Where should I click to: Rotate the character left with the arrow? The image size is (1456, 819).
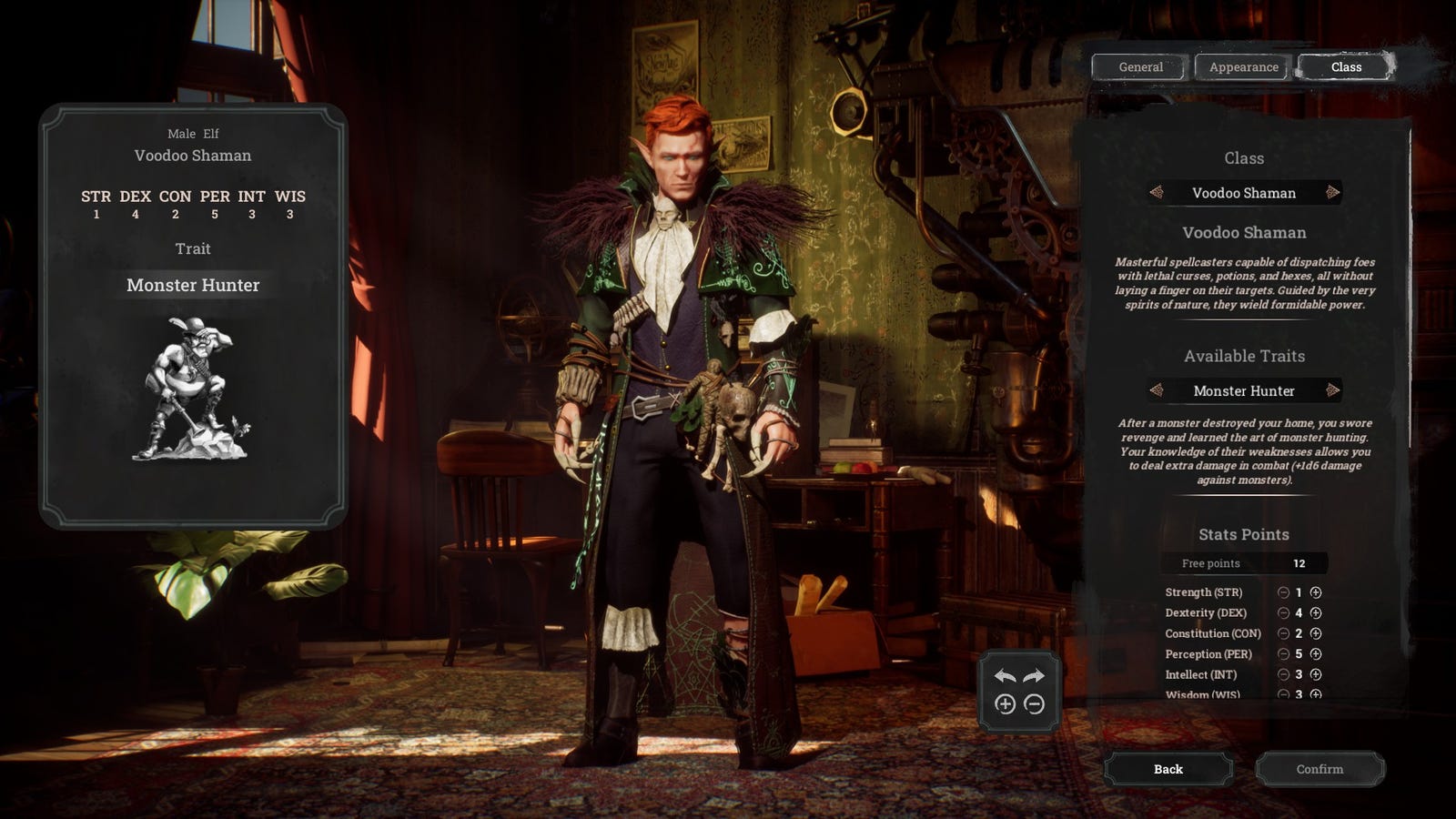(x=1005, y=676)
